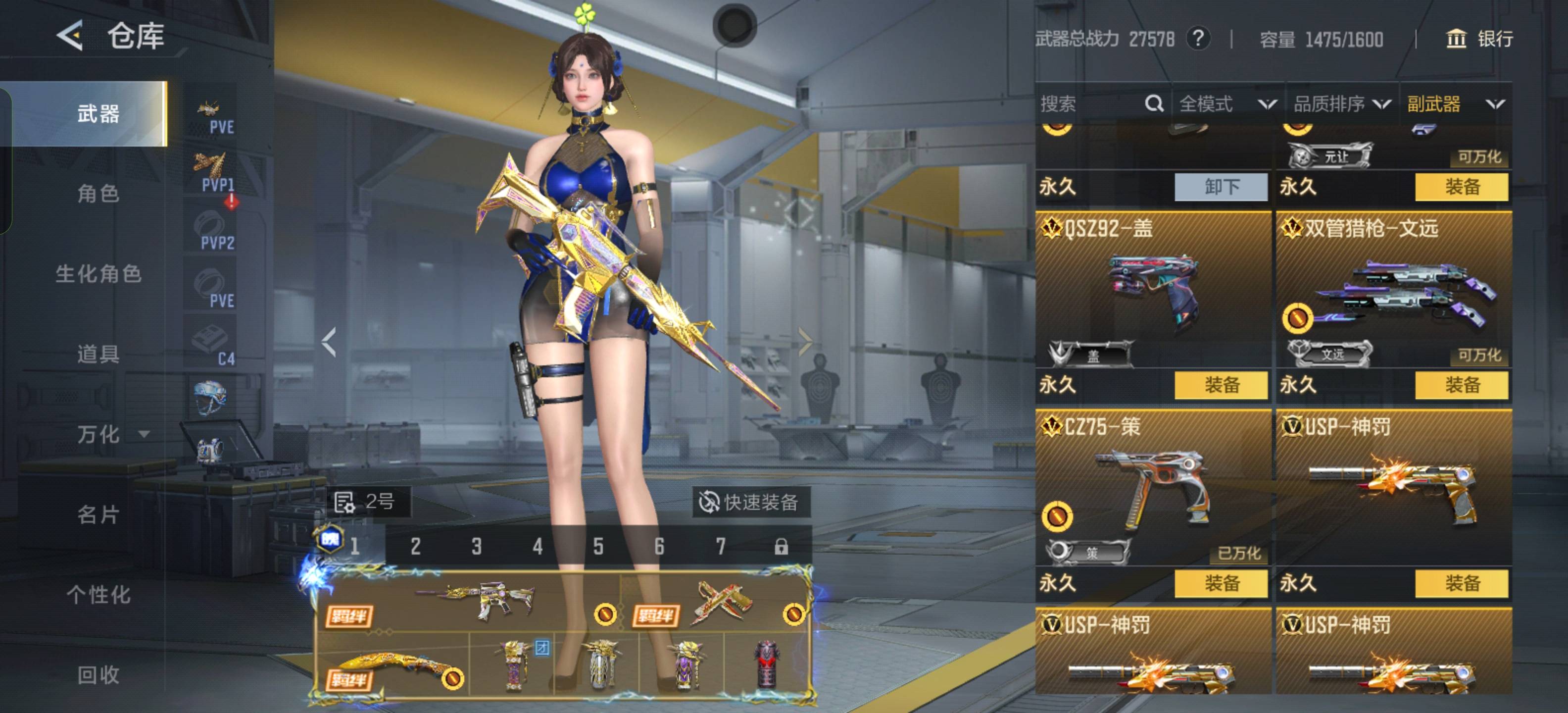Switch to the 角色 character tab
The width and height of the screenshot is (1568, 713).
98,194
